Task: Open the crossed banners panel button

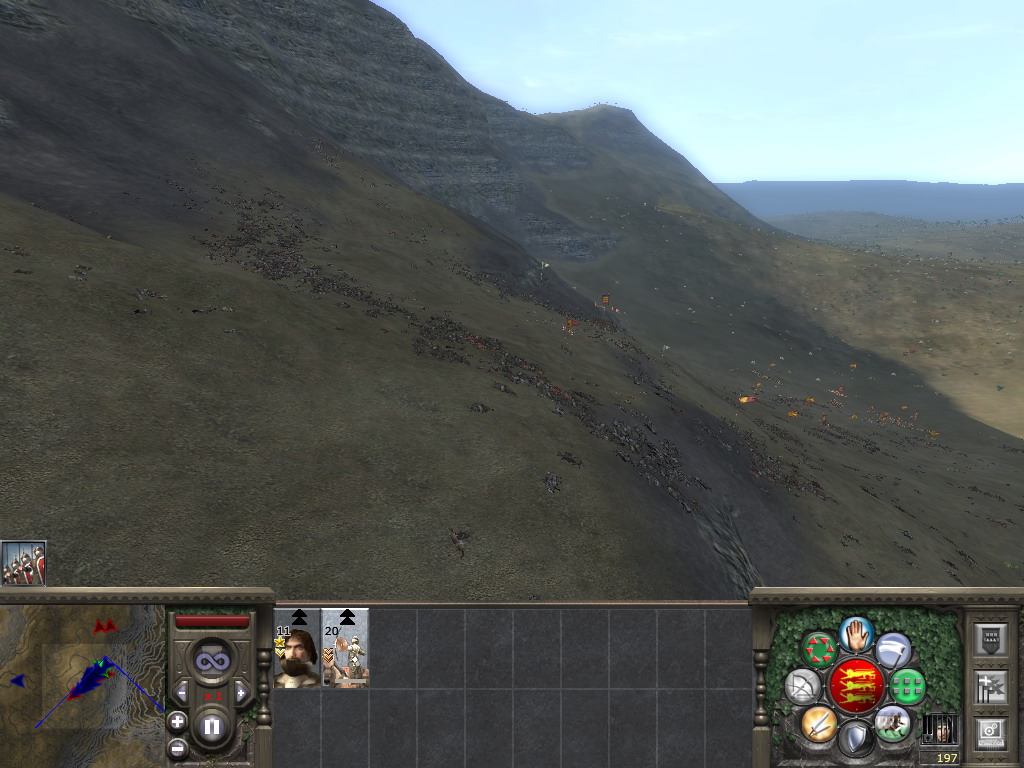Action: point(990,687)
